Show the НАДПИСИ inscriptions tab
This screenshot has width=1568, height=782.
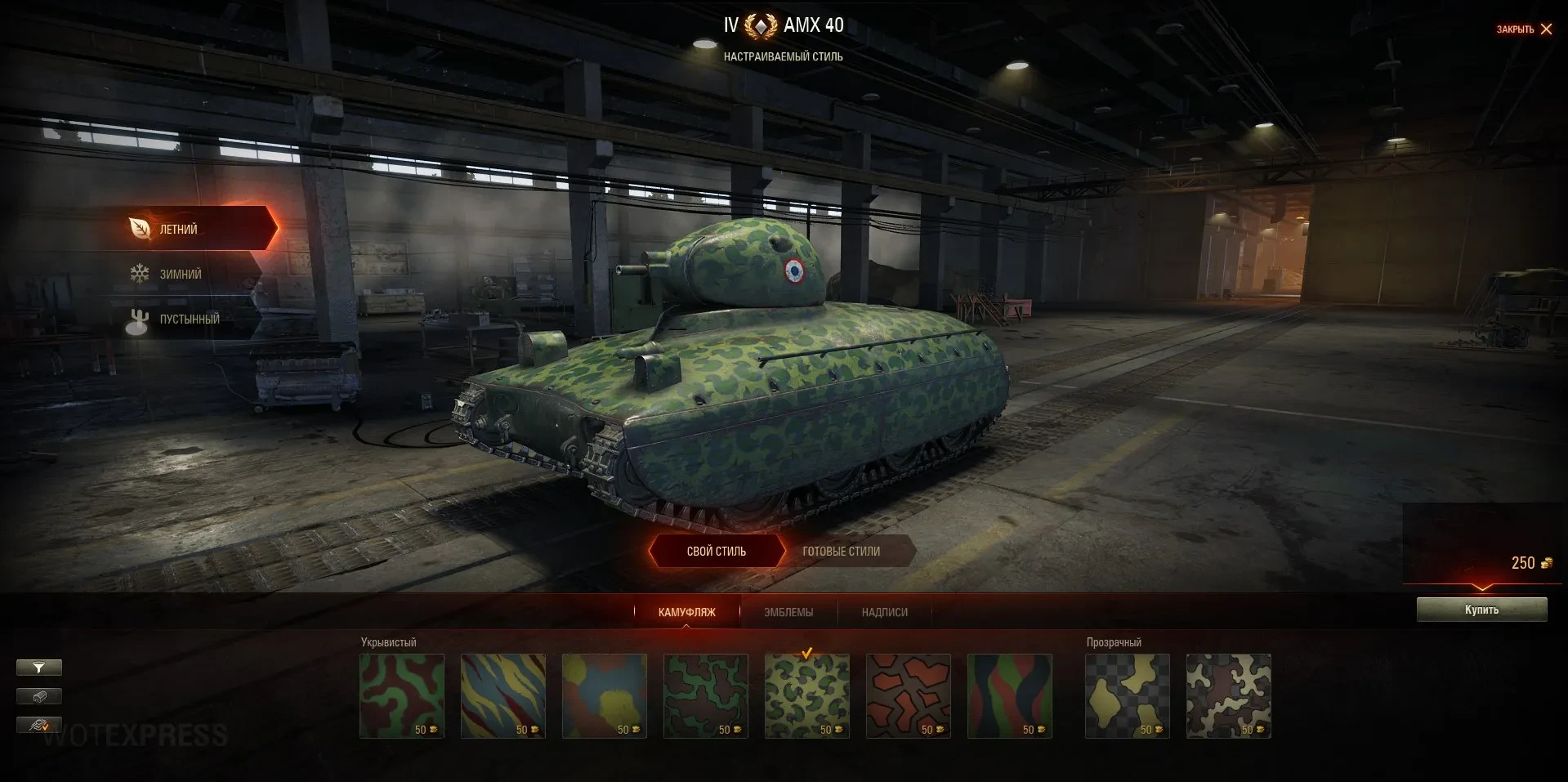[884, 612]
